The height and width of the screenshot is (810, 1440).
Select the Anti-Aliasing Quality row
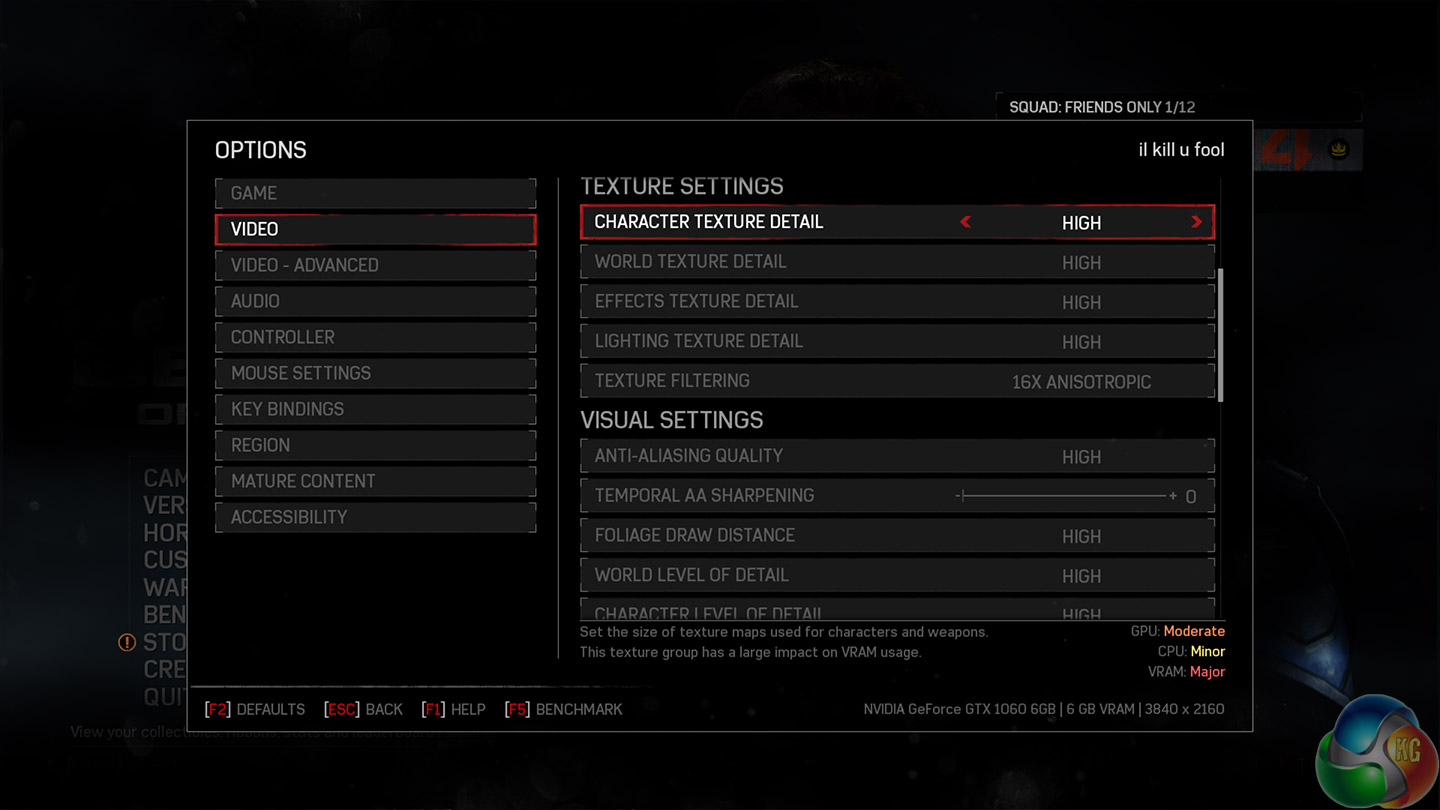(897, 456)
